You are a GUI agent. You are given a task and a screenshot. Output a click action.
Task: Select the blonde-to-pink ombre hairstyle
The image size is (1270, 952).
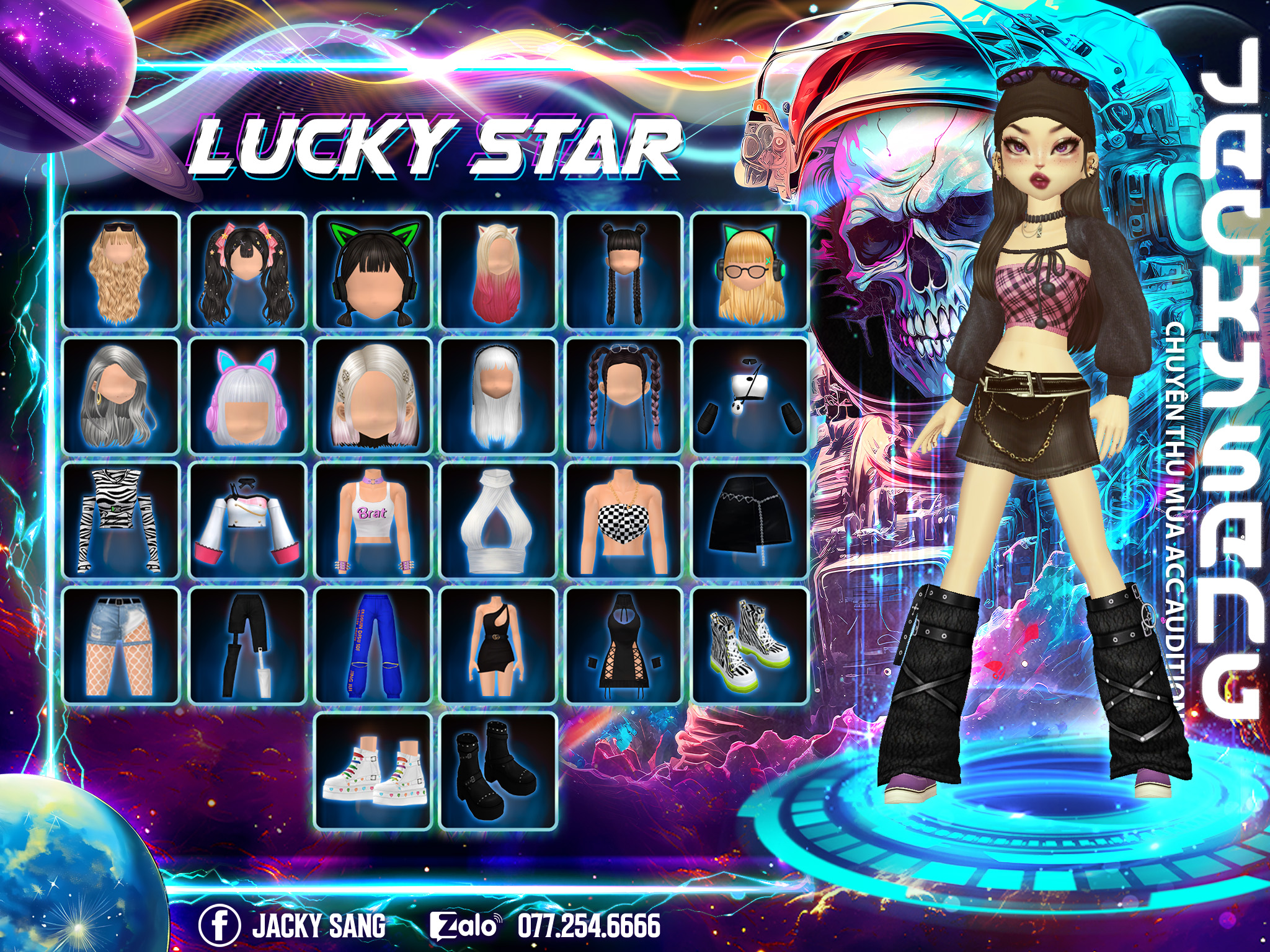click(499, 270)
